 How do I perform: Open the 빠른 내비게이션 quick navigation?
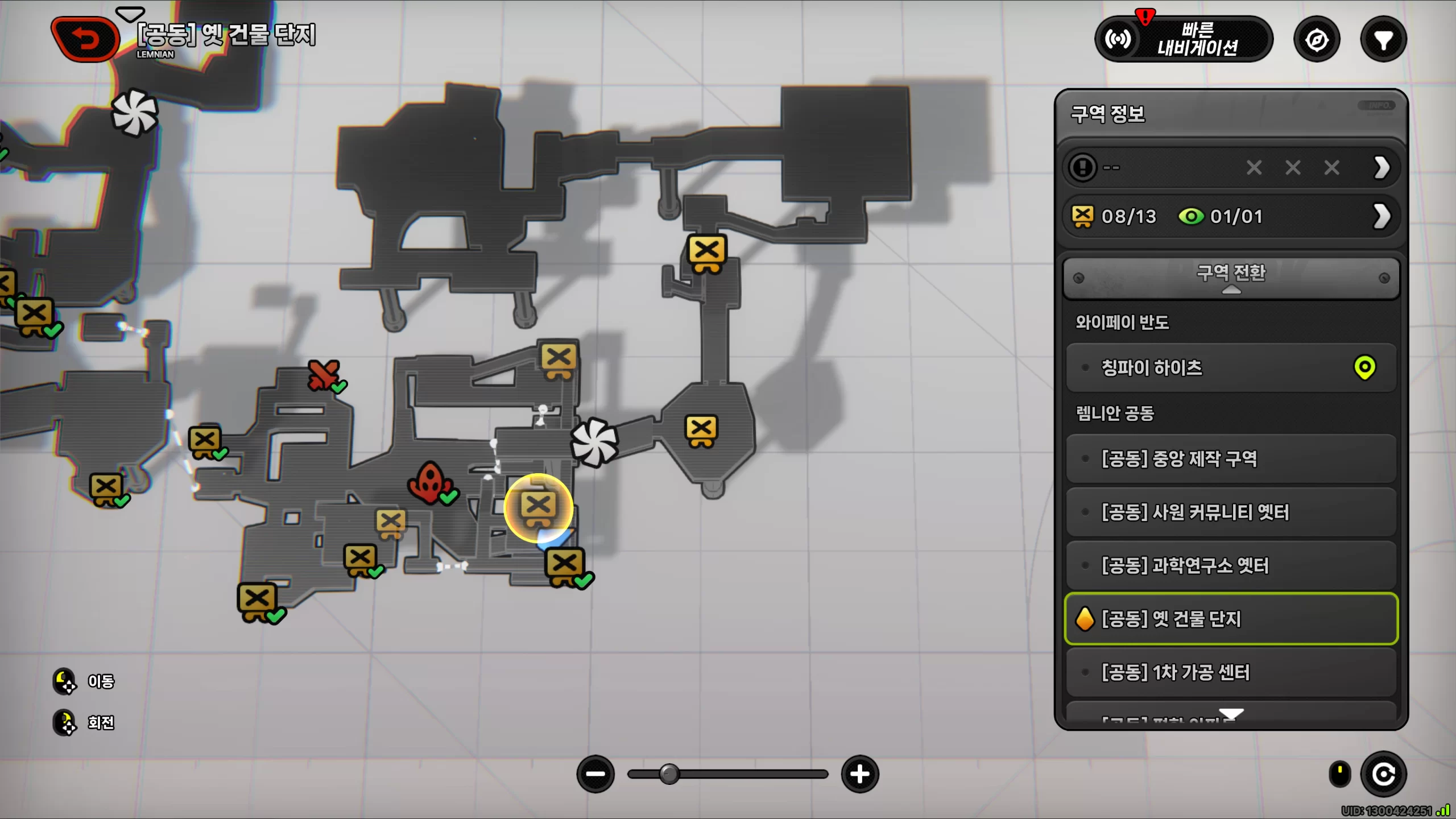click(1184, 39)
